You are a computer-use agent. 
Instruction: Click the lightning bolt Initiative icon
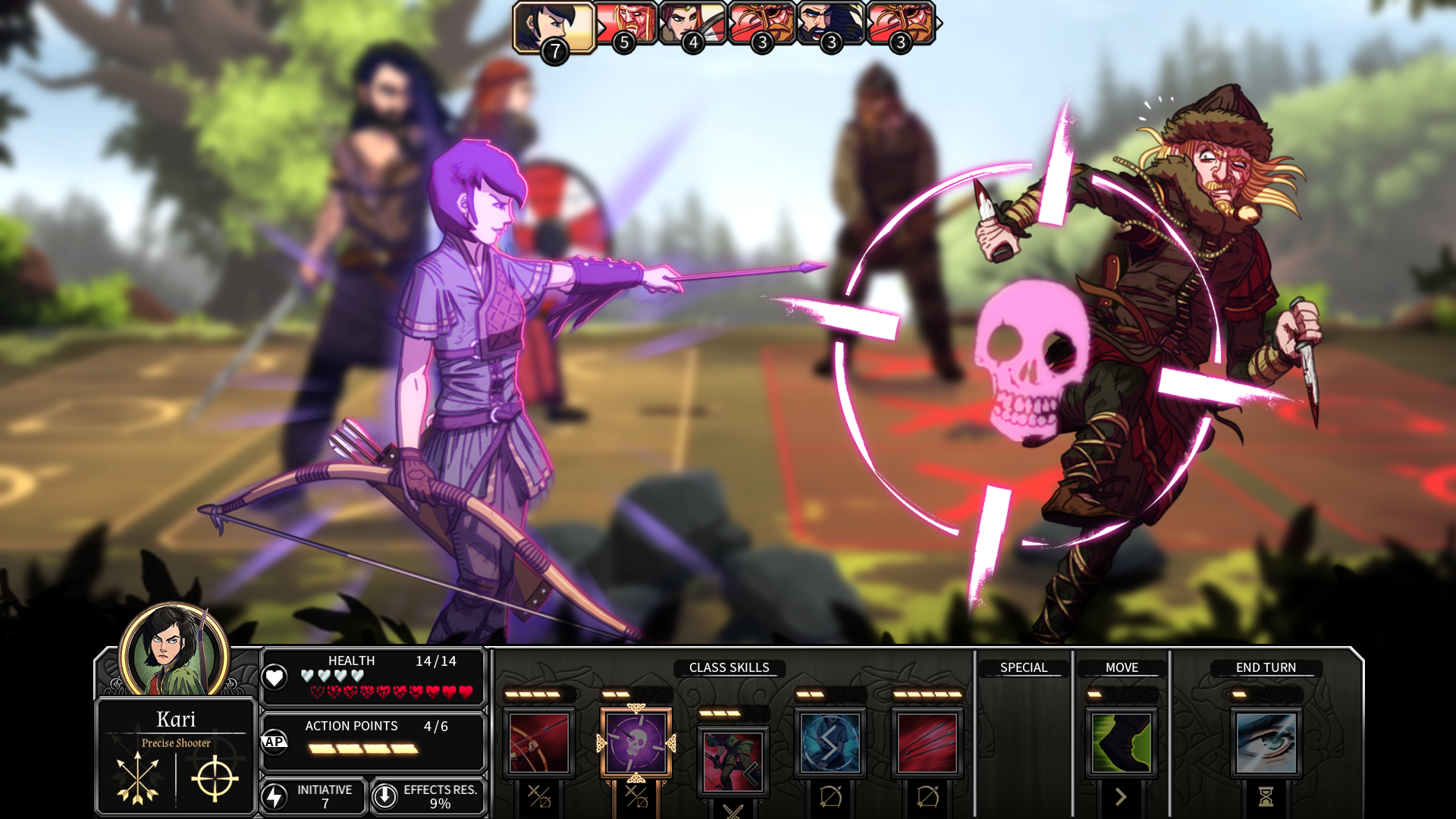275,796
